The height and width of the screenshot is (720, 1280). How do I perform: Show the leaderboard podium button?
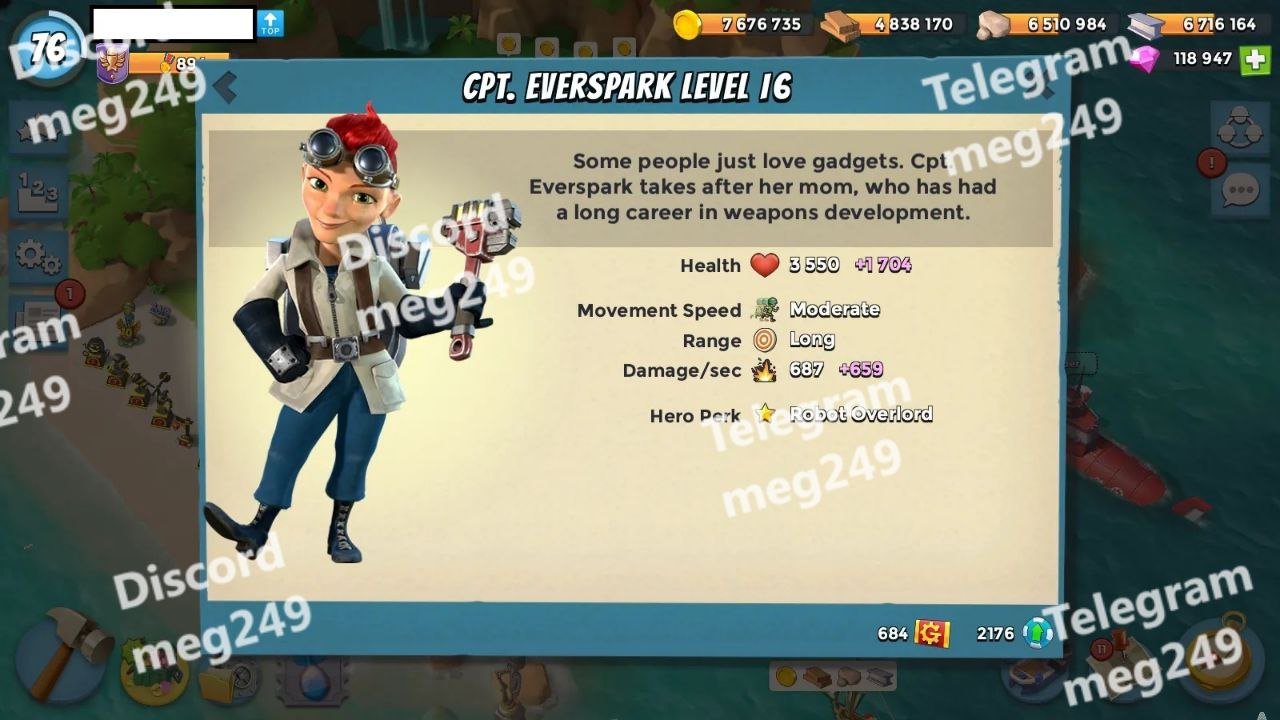[38, 191]
